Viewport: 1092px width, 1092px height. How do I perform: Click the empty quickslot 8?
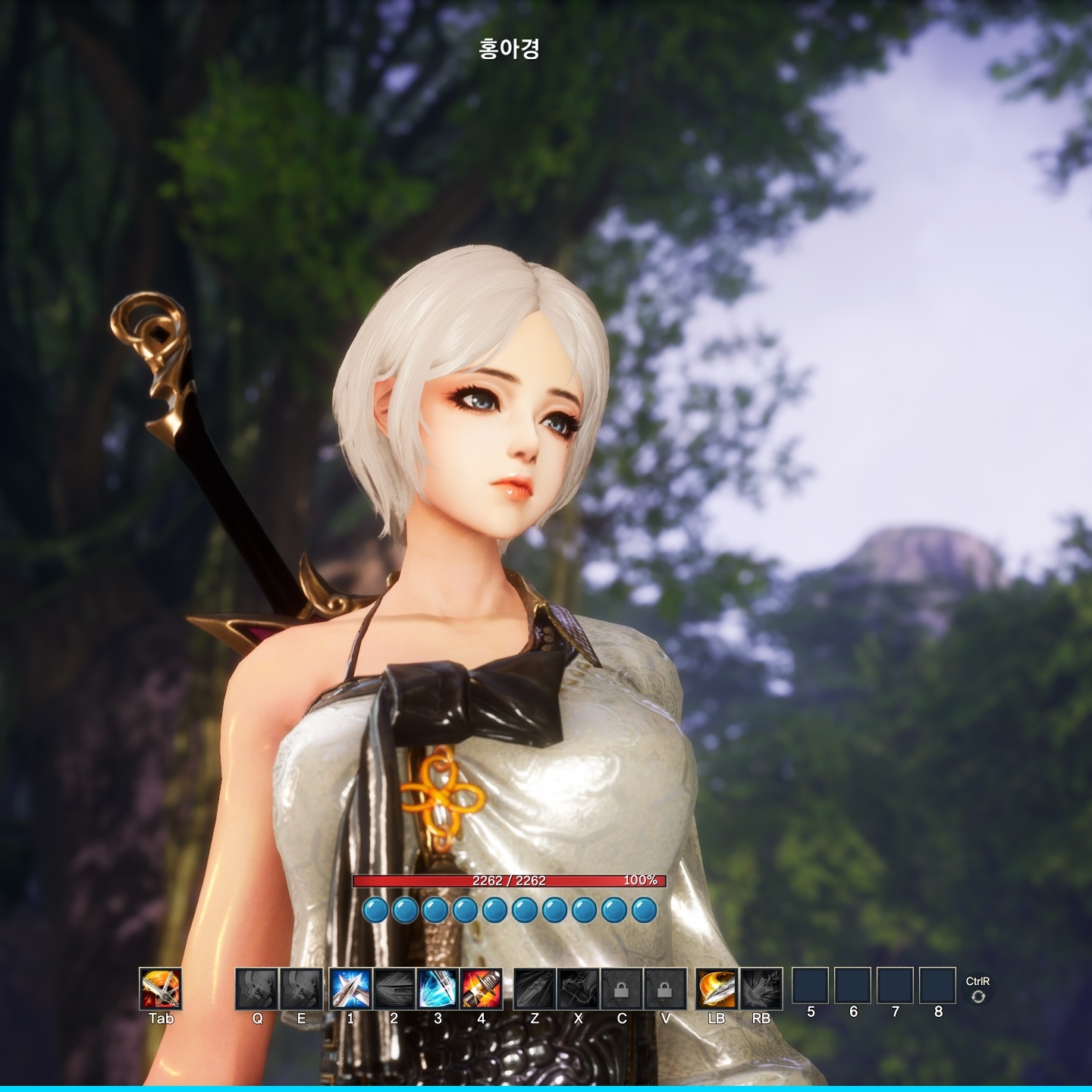point(939,990)
